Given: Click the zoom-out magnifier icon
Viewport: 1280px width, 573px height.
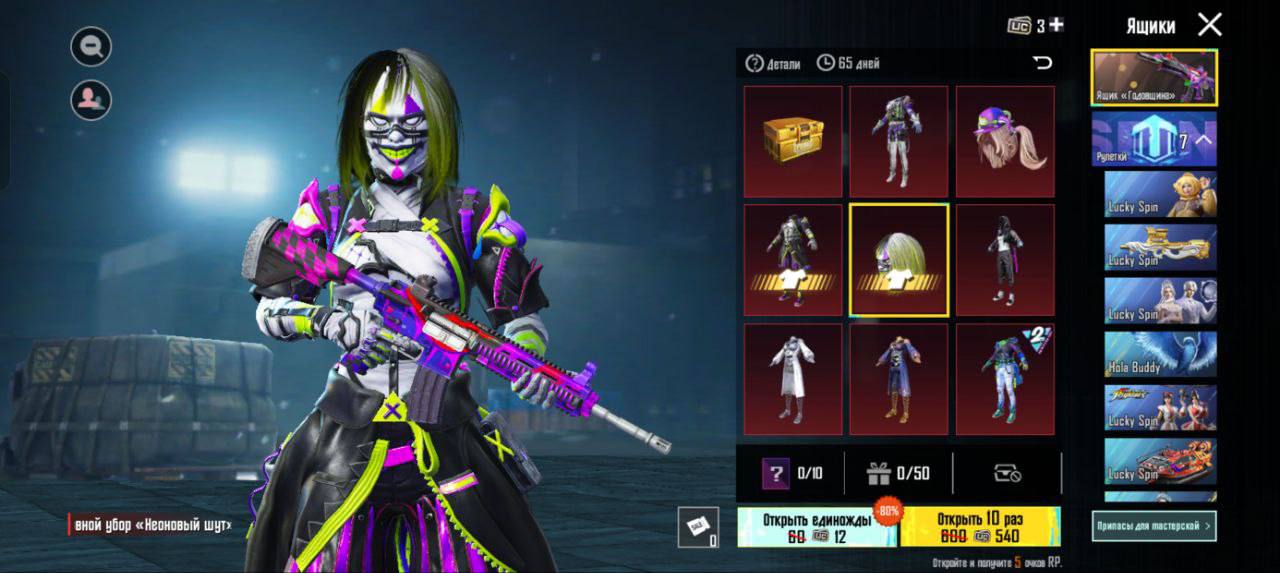Looking at the screenshot, I should (91, 46).
